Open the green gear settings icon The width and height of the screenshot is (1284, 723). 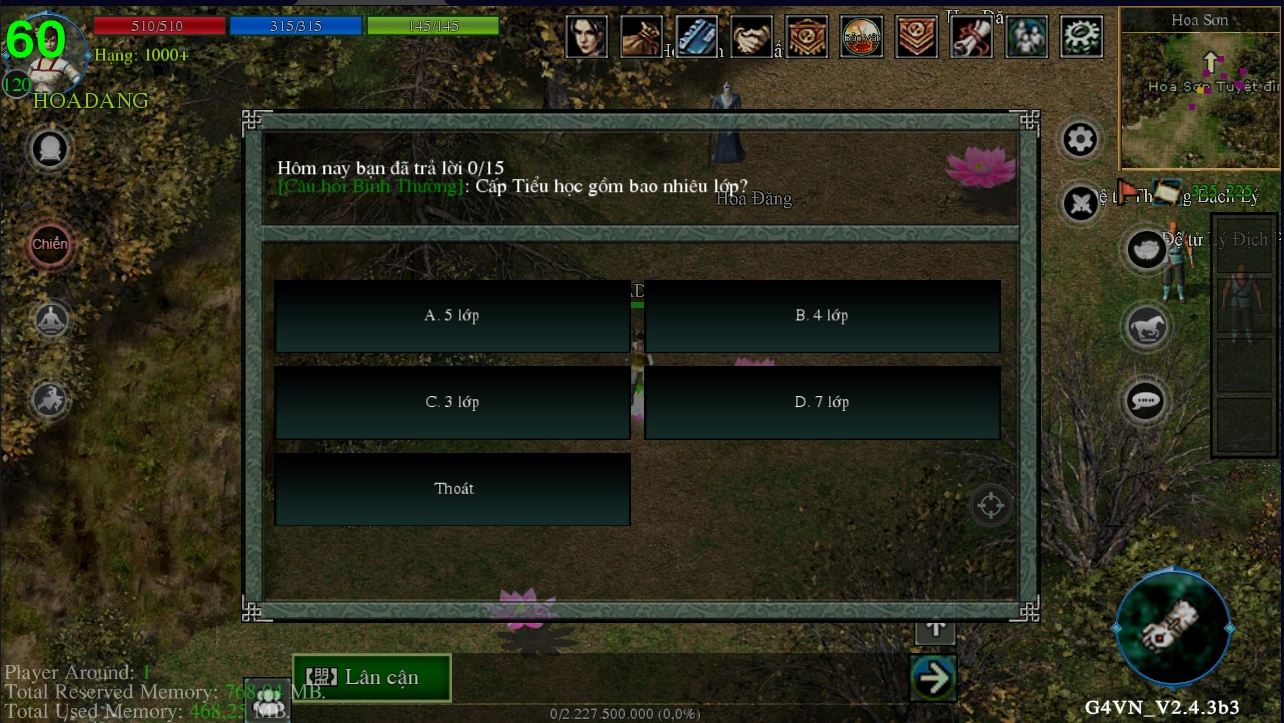[x=1081, y=37]
